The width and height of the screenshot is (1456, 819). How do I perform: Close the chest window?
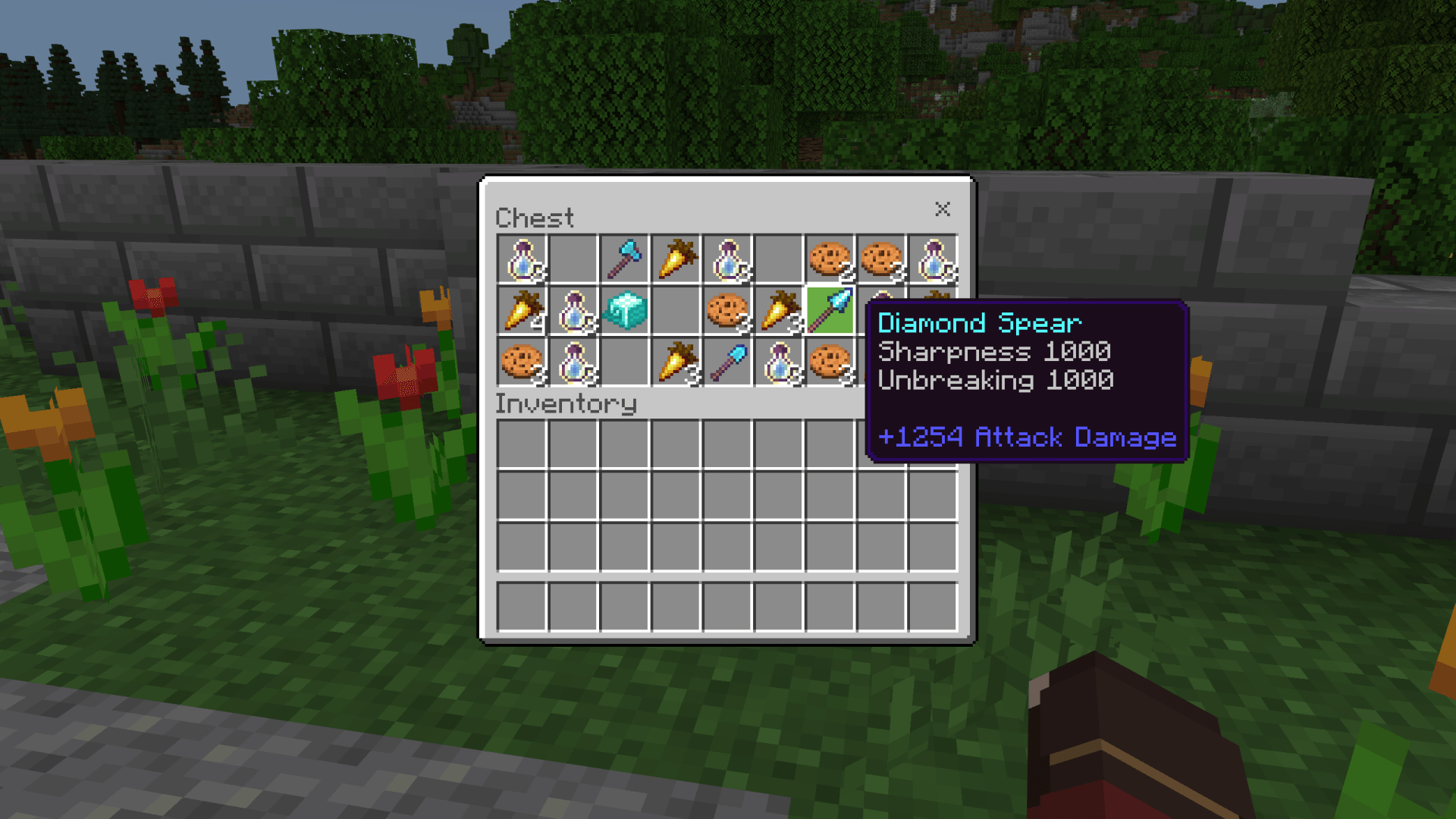[x=943, y=210]
